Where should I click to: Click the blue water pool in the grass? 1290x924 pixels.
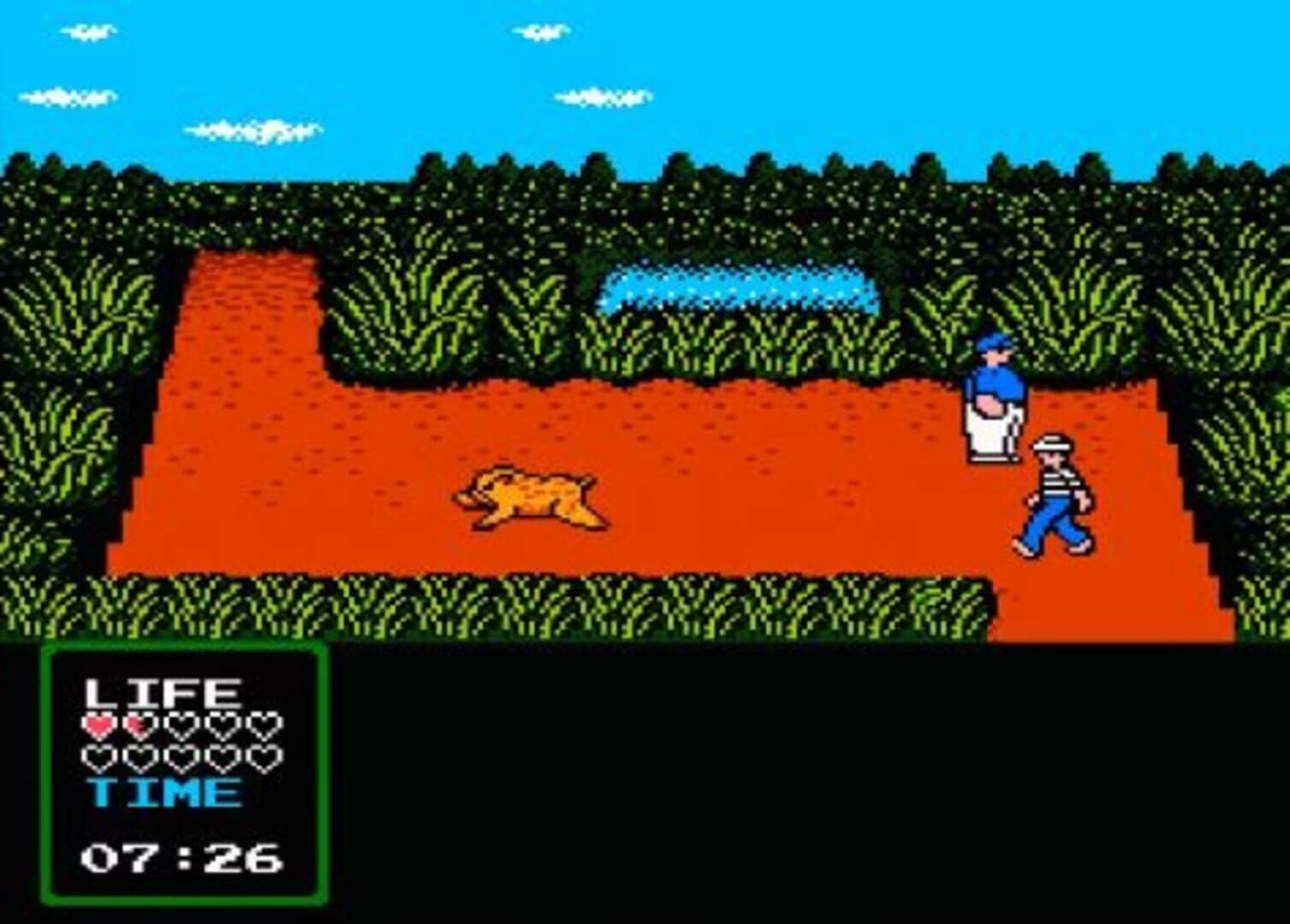click(736, 287)
